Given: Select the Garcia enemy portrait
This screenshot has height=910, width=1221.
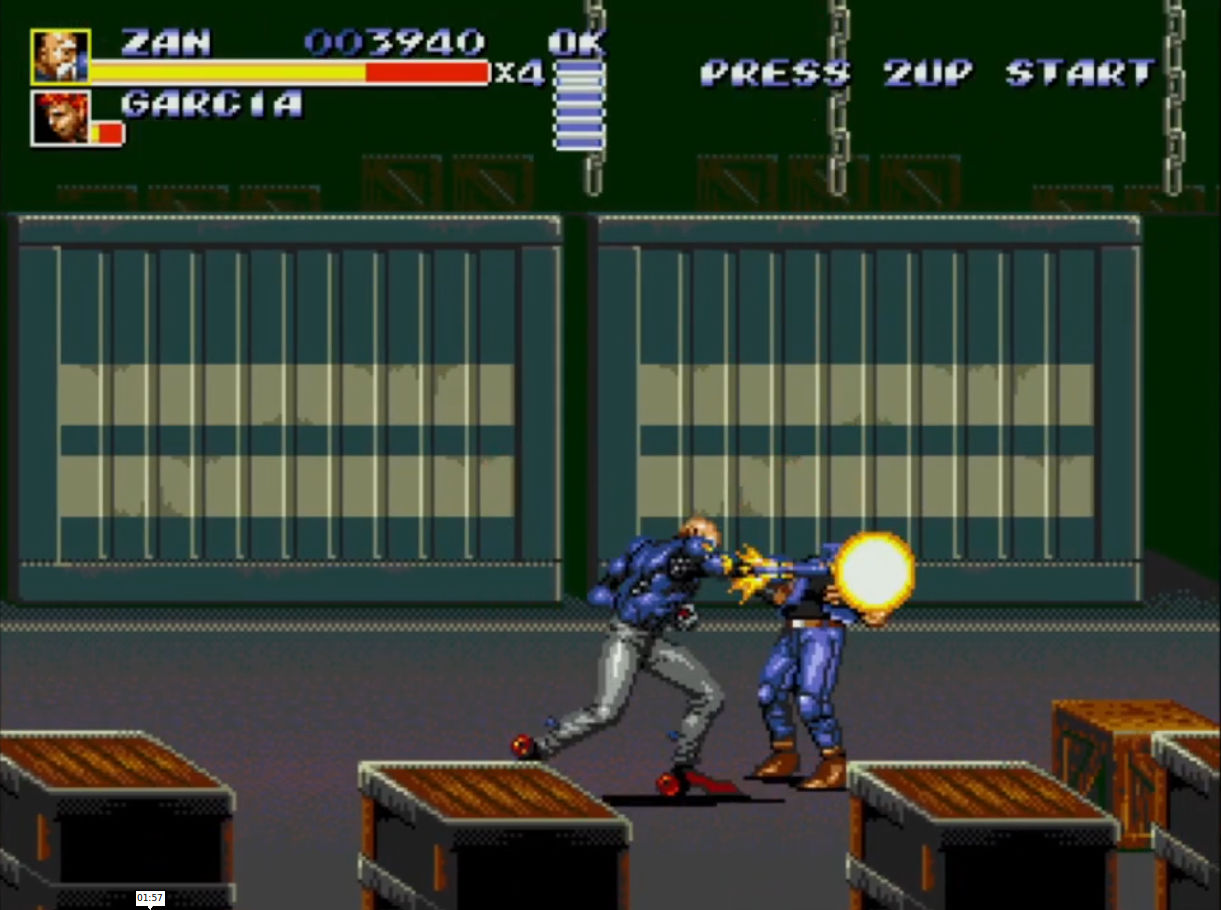Looking at the screenshot, I should click(61, 118).
